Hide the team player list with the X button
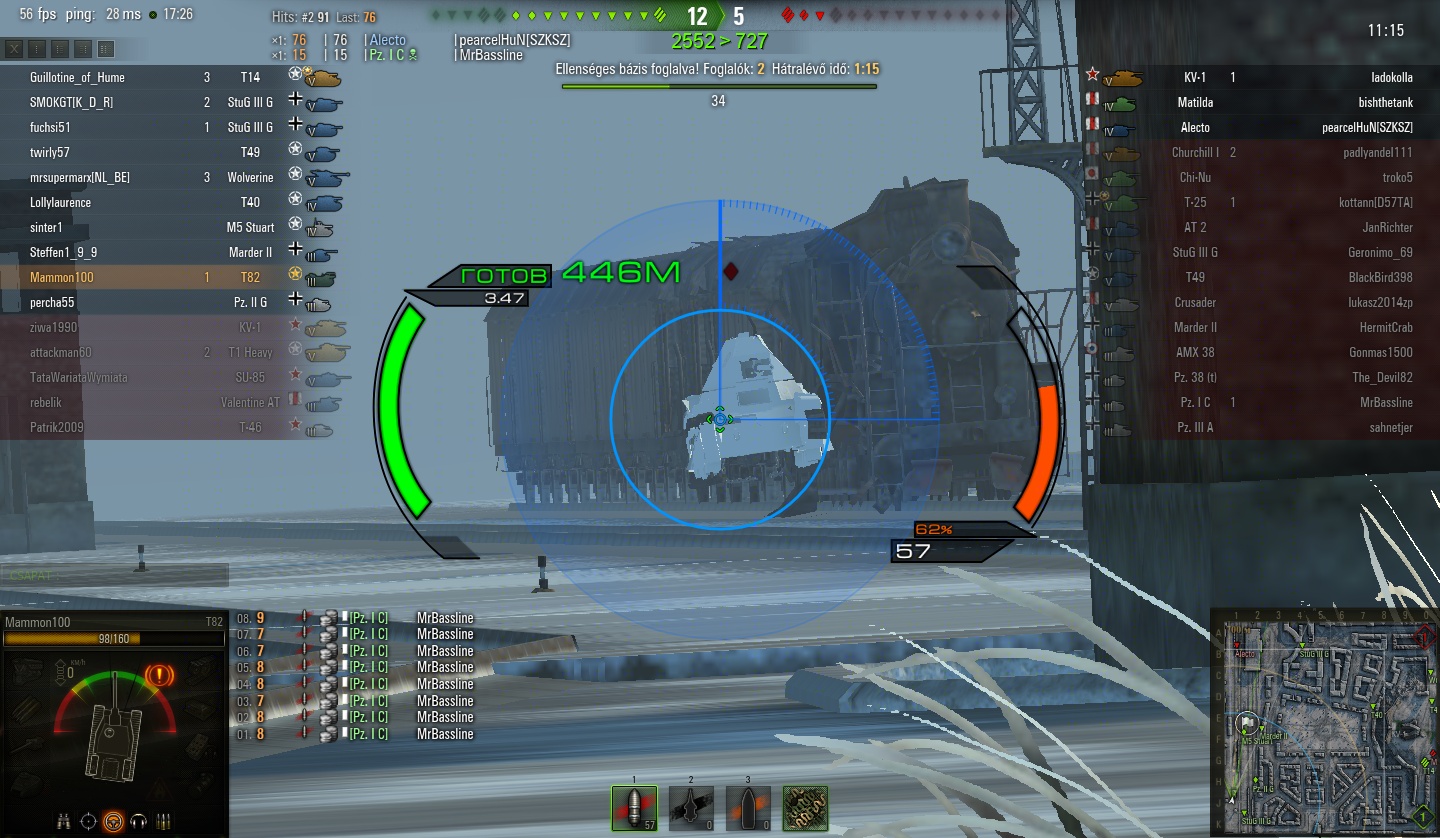The width and height of the screenshot is (1440, 838). click(x=14, y=49)
